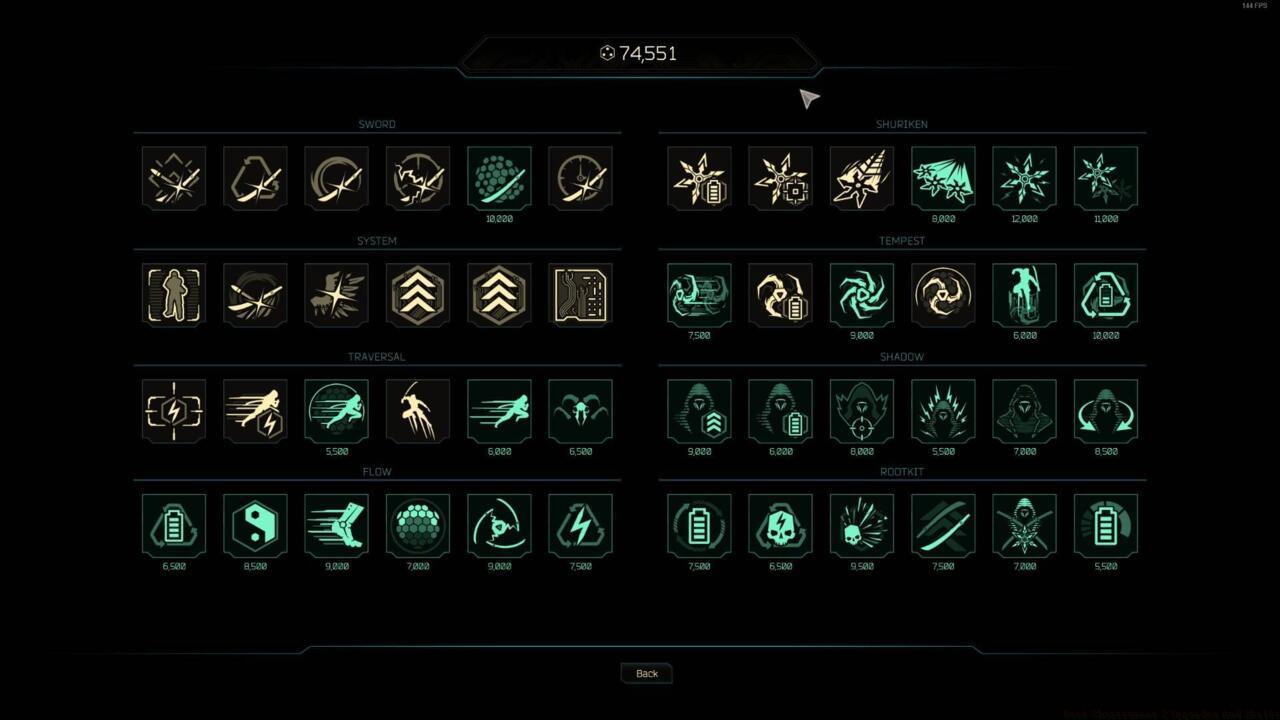Screen dimensions: 1280x720
Task: Purchase the 8,000 Shuriken upgrade
Action: coord(942,177)
